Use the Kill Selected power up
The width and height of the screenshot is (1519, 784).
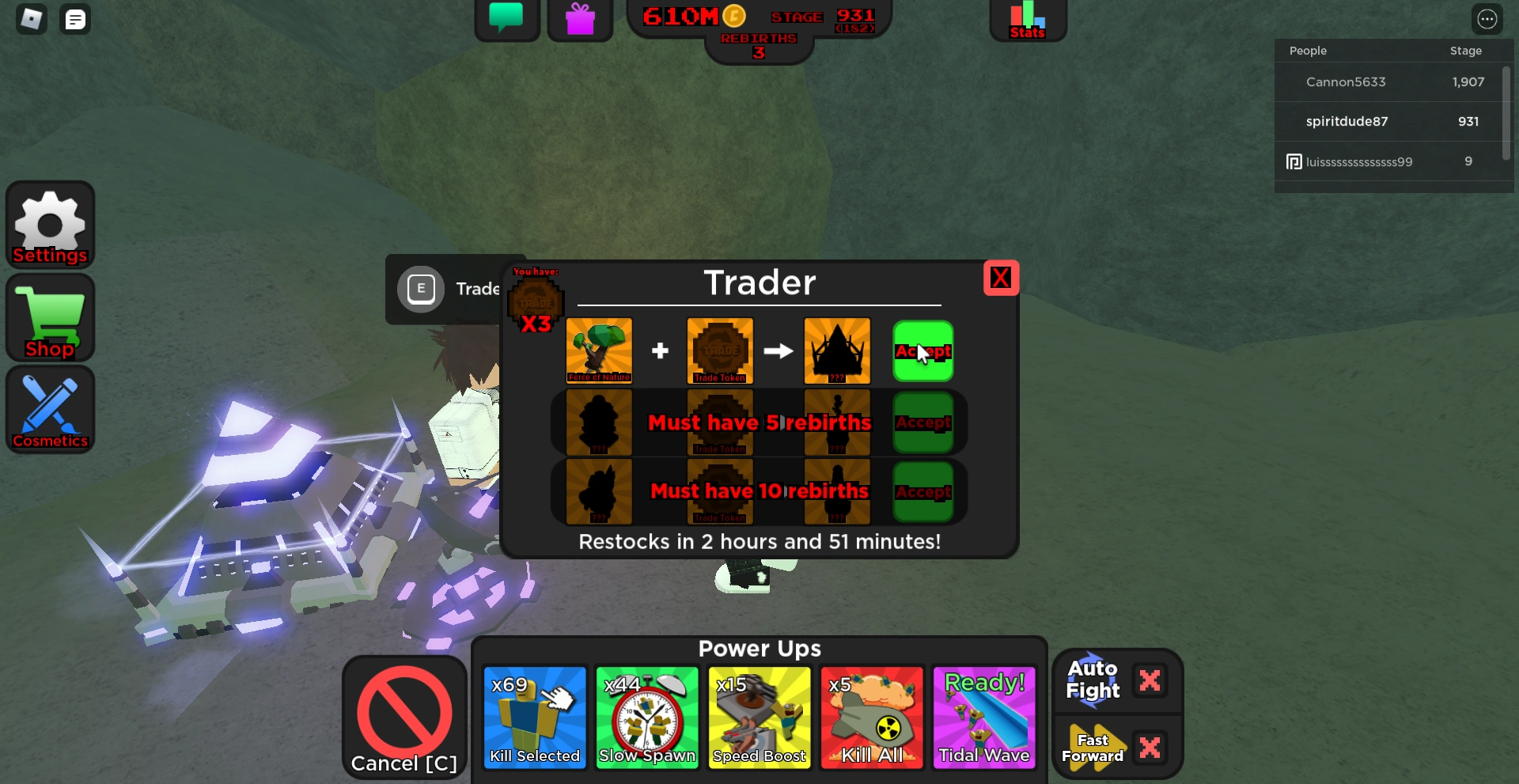click(x=534, y=716)
